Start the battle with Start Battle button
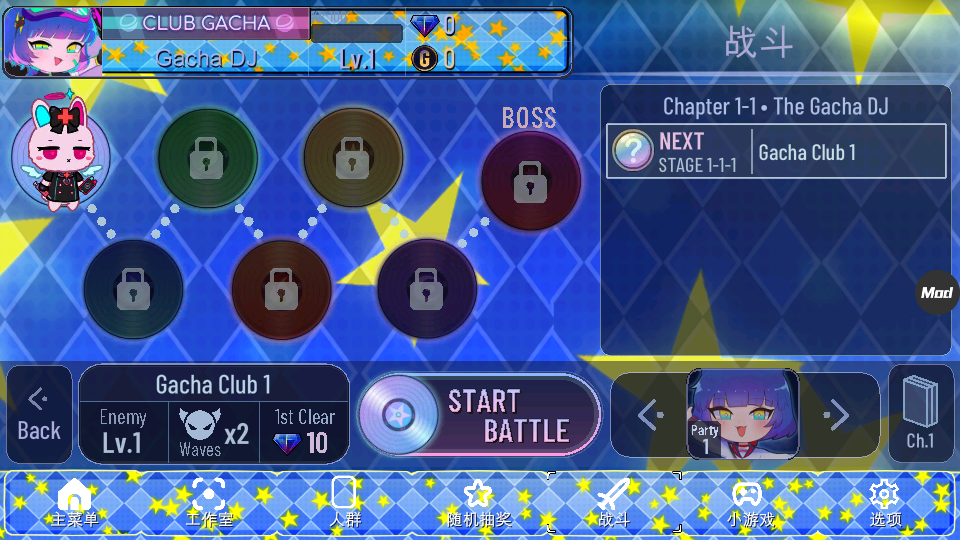960x540 pixels. coord(480,415)
